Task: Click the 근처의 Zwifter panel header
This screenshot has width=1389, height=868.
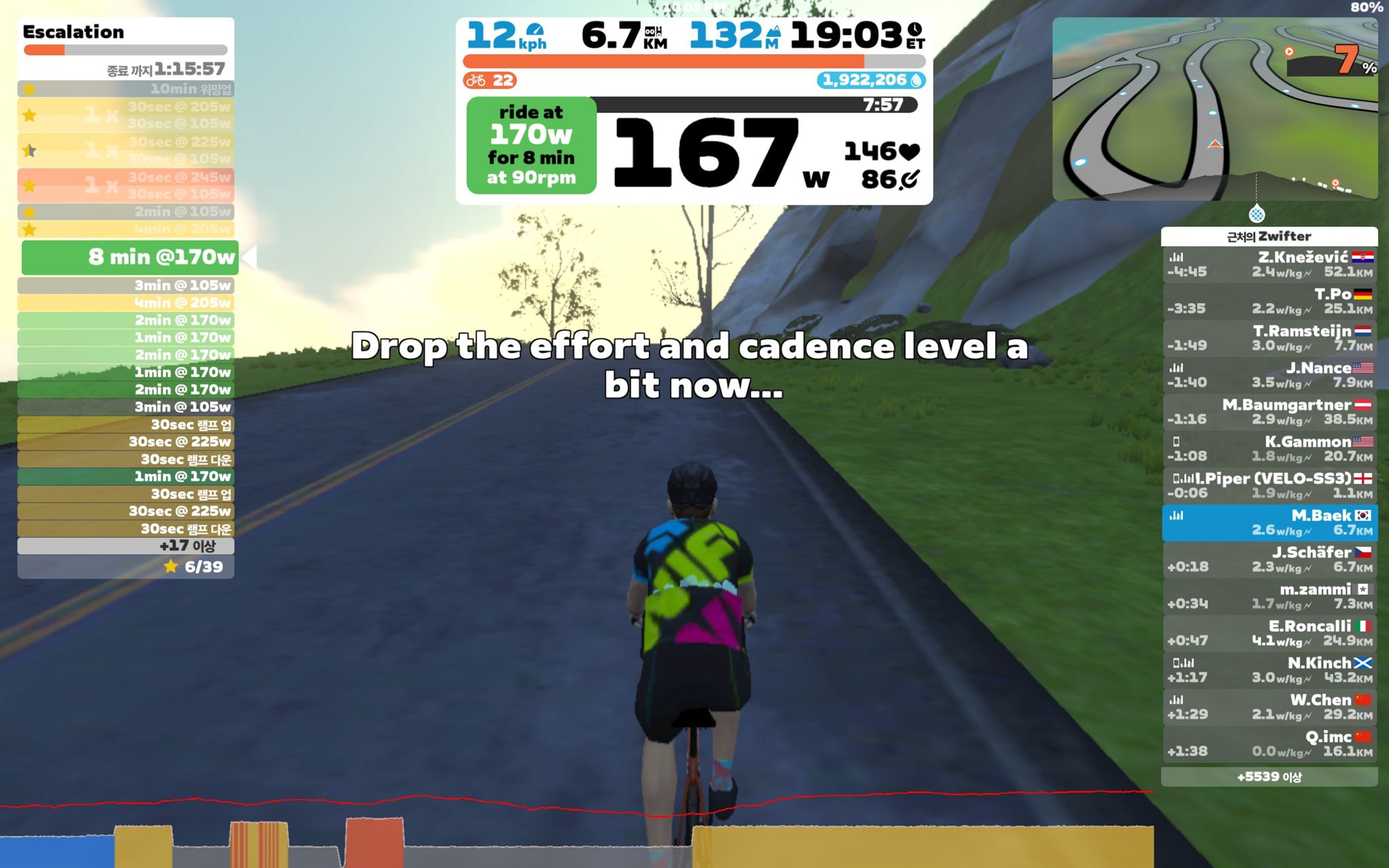Action: [1270, 236]
